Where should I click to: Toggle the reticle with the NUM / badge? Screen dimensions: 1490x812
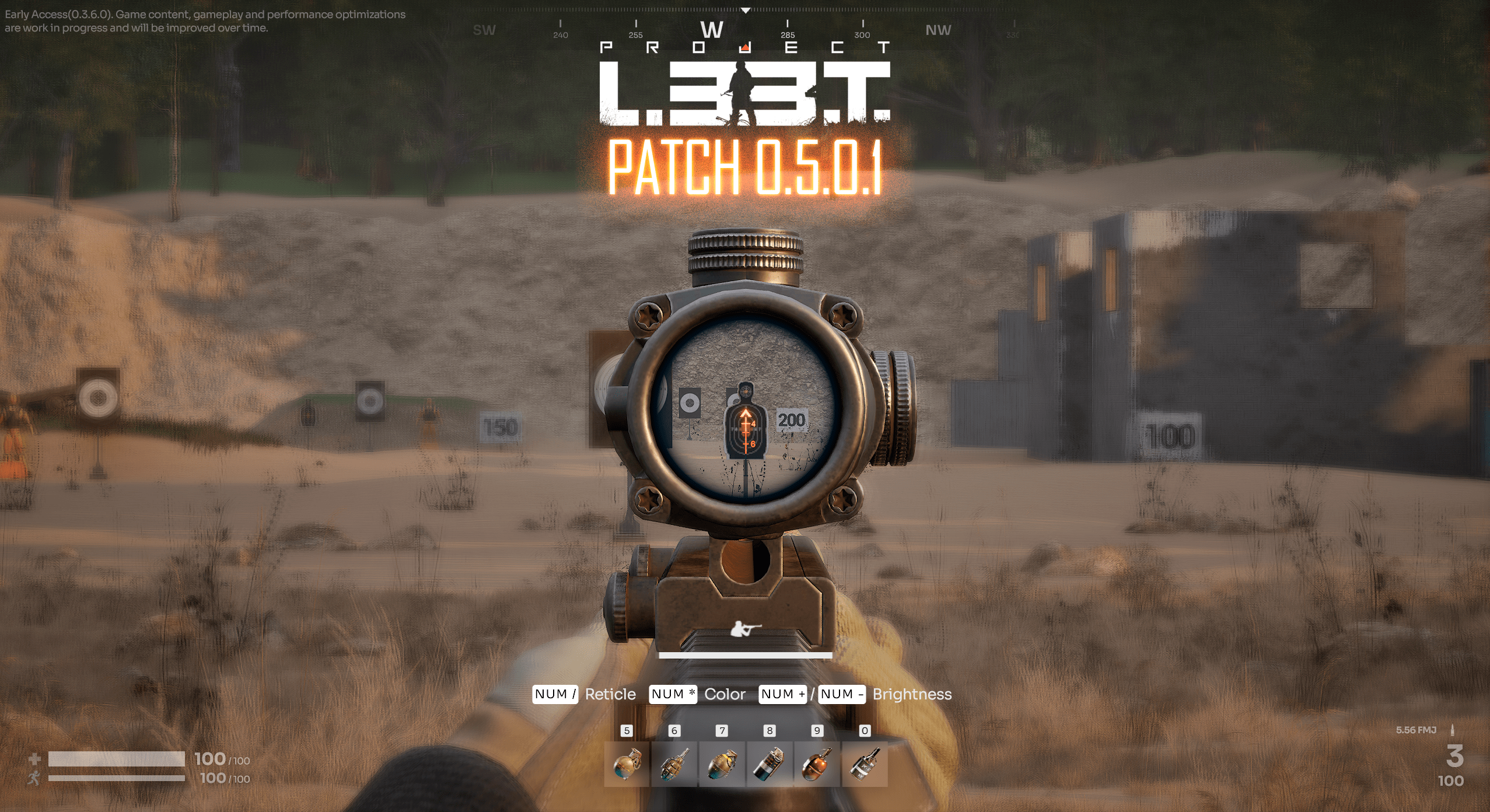click(555, 694)
